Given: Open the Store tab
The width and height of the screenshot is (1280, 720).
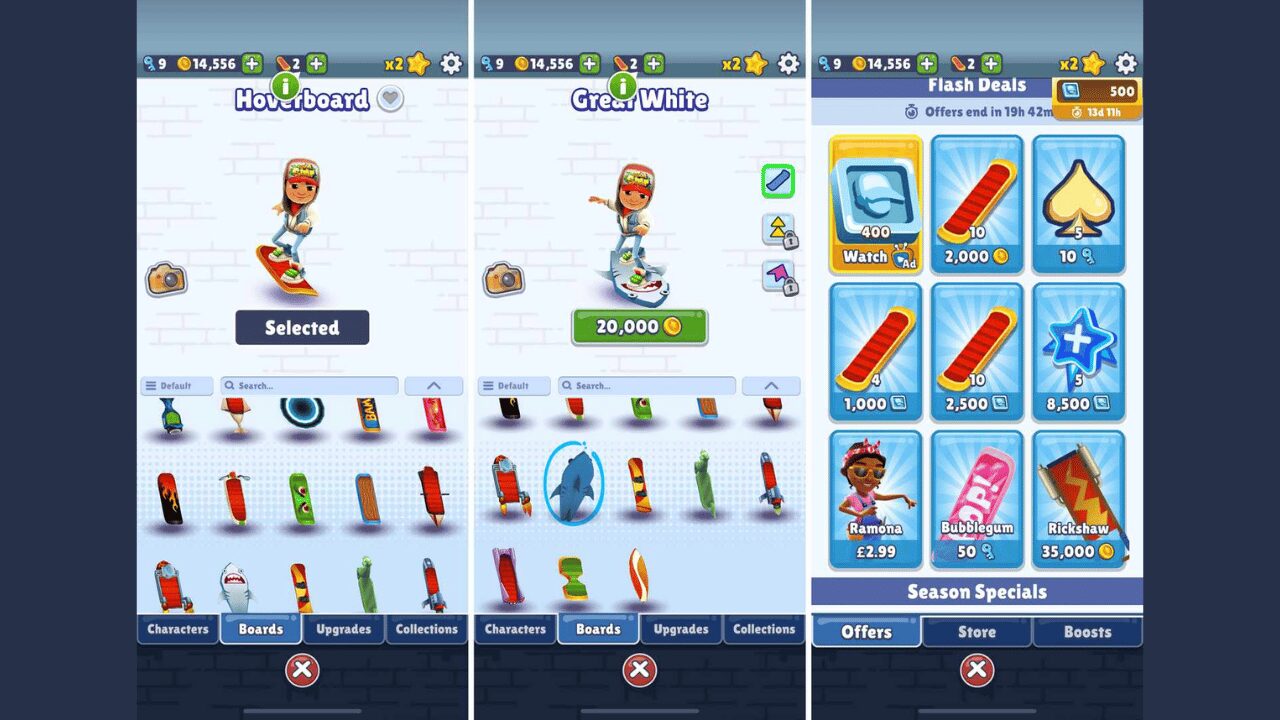Looking at the screenshot, I should pyautogui.click(x=977, y=632).
